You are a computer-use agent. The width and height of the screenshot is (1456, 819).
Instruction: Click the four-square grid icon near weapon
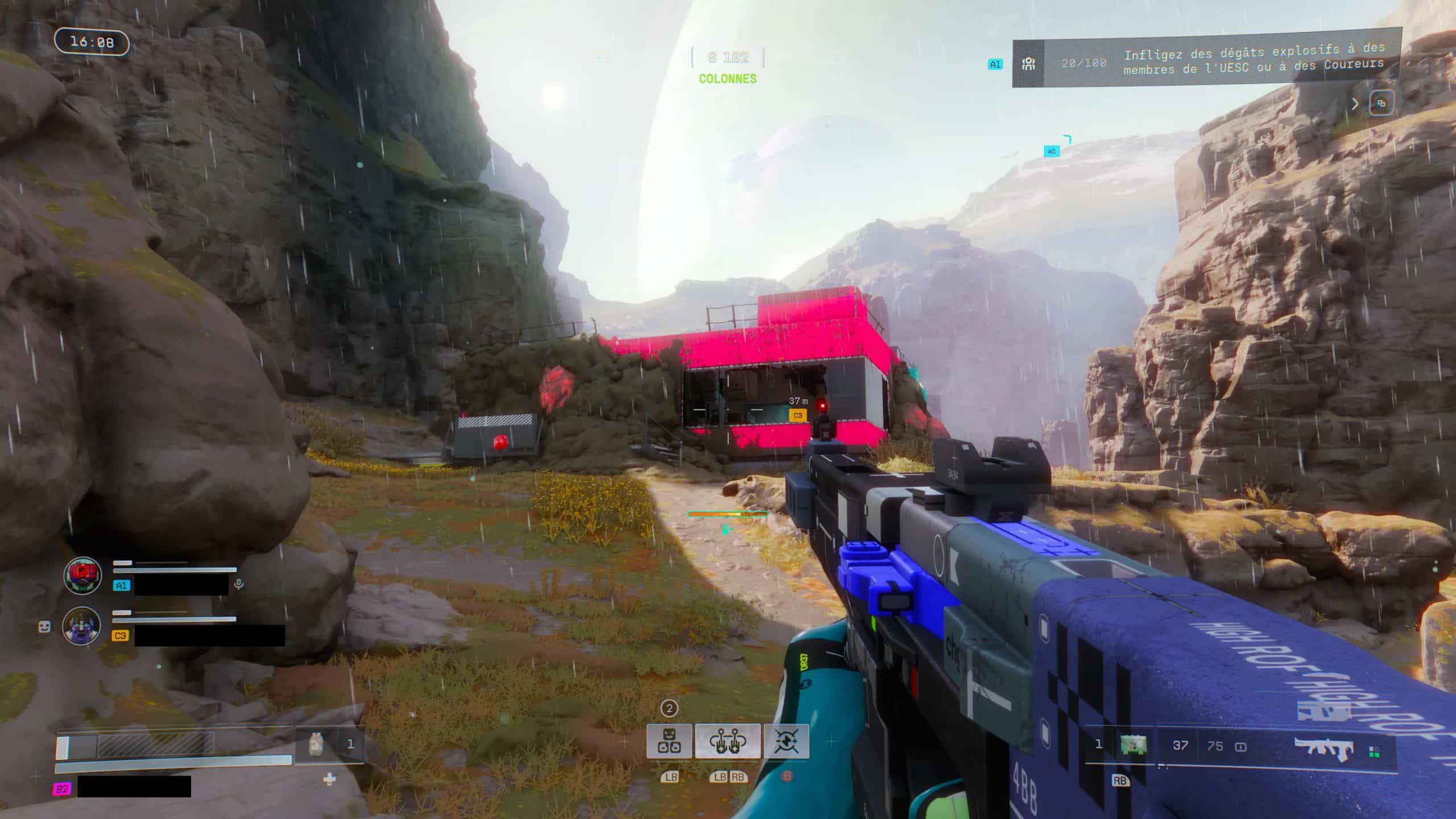(x=1374, y=752)
